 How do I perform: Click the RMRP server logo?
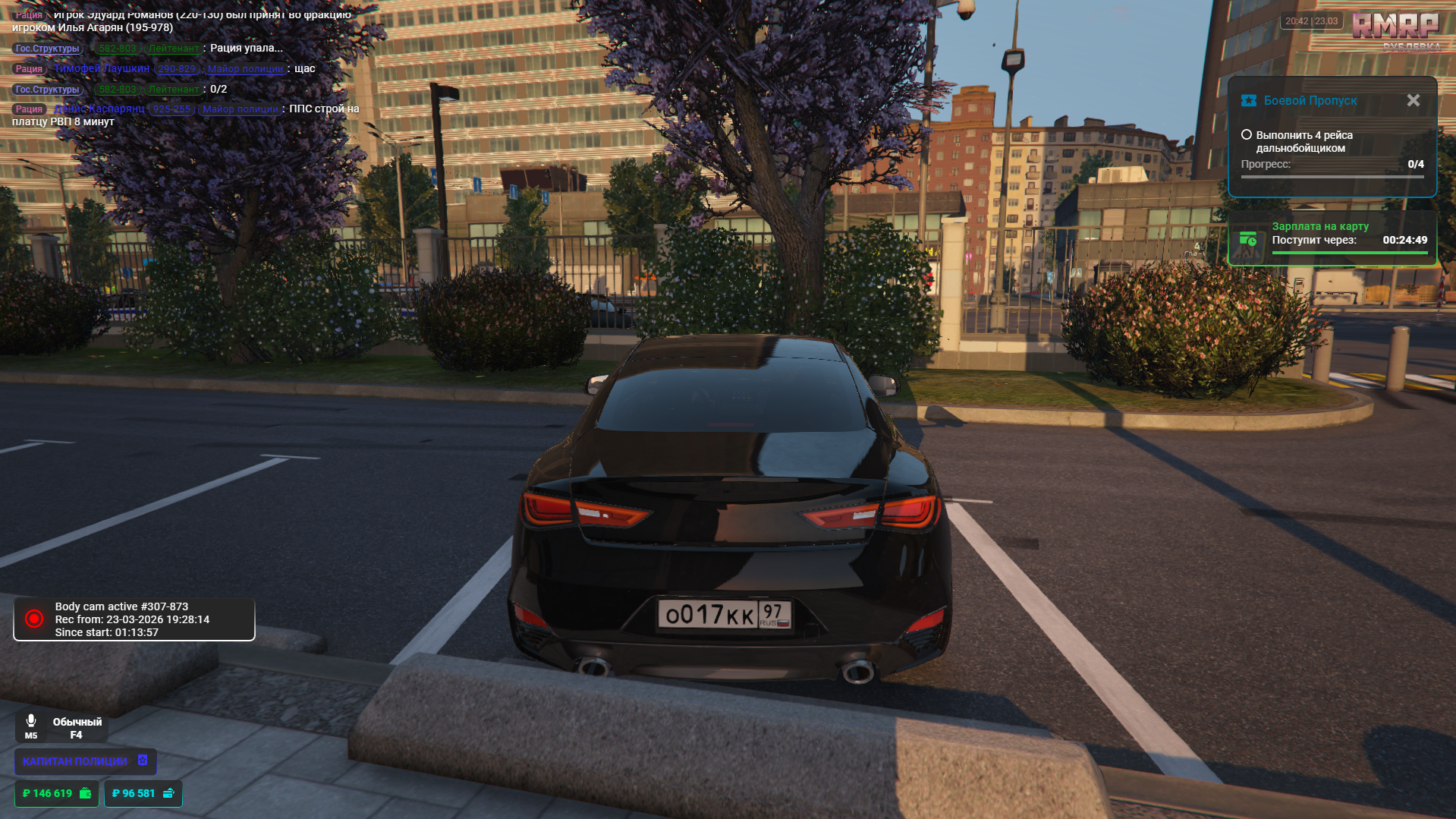(1395, 27)
